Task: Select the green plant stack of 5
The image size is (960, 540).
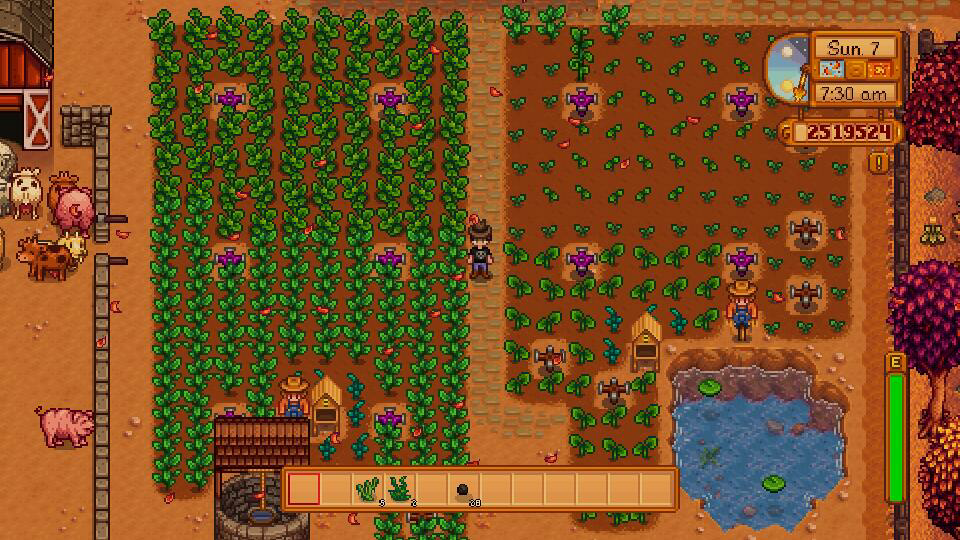Action: (x=368, y=489)
